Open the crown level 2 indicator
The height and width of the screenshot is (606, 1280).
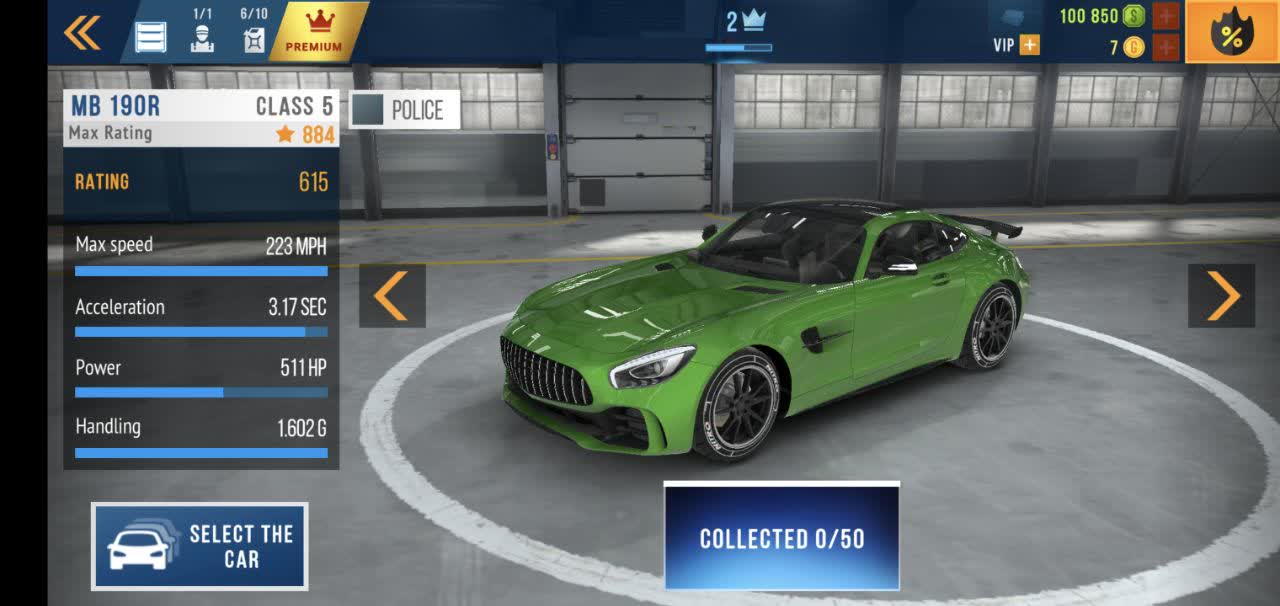(x=744, y=22)
